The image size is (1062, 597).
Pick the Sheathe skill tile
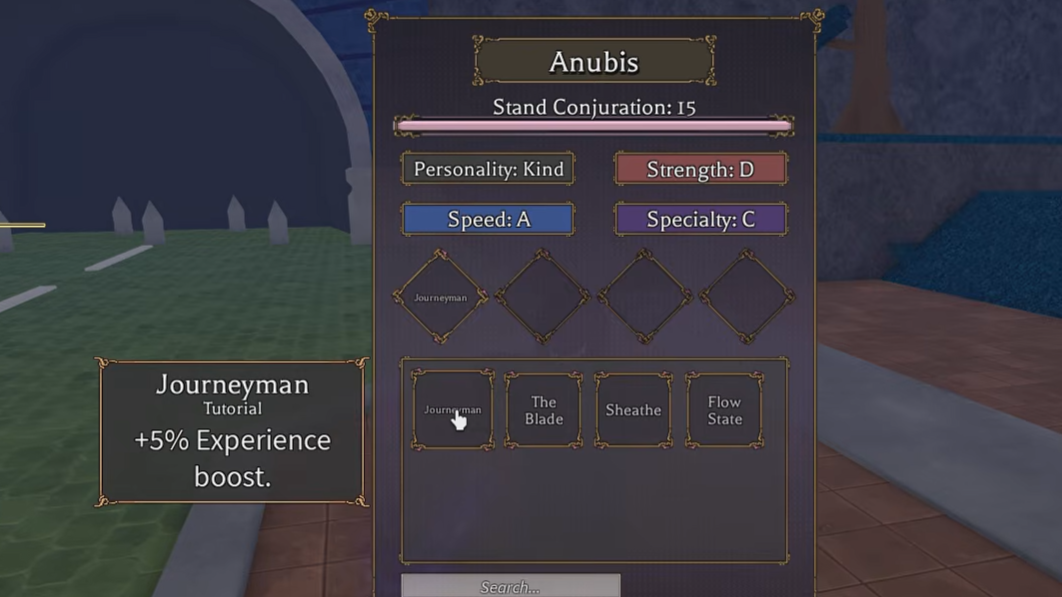[x=633, y=410]
